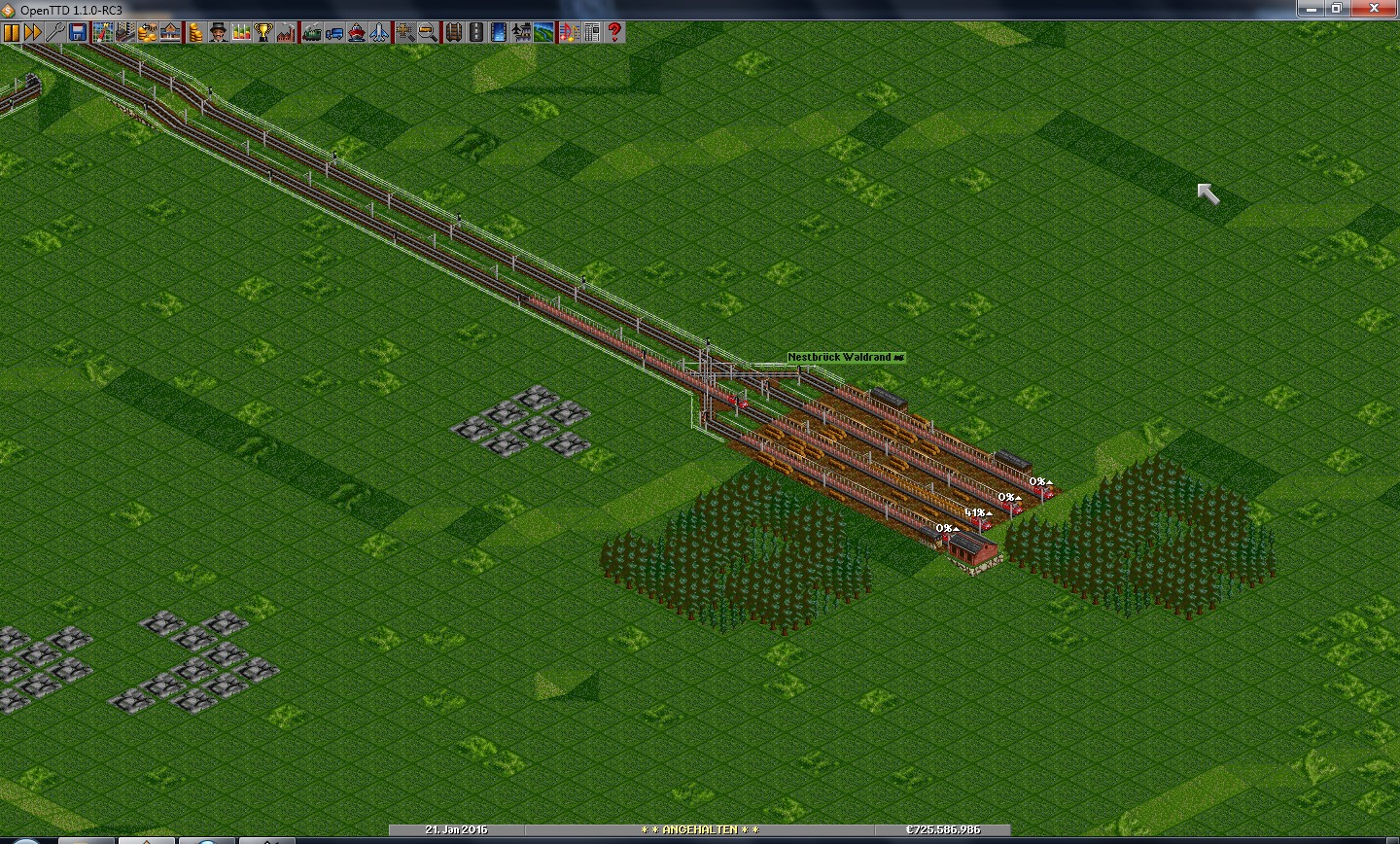Image resolution: width=1400 pixels, height=844 pixels.
Task: Open the landscaping terraform tool
Action: pyautogui.click(x=544, y=32)
